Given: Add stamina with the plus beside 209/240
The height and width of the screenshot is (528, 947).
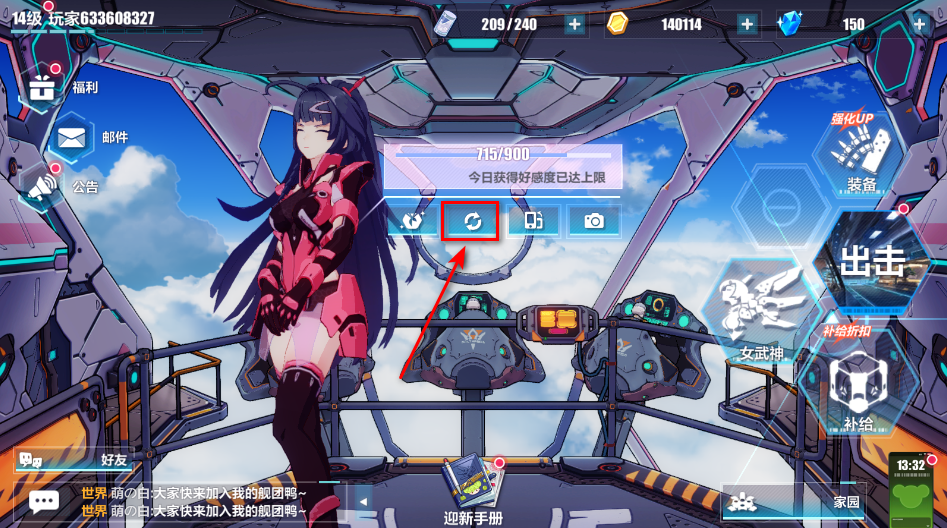Looking at the screenshot, I should pyautogui.click(x=575, y=25).
